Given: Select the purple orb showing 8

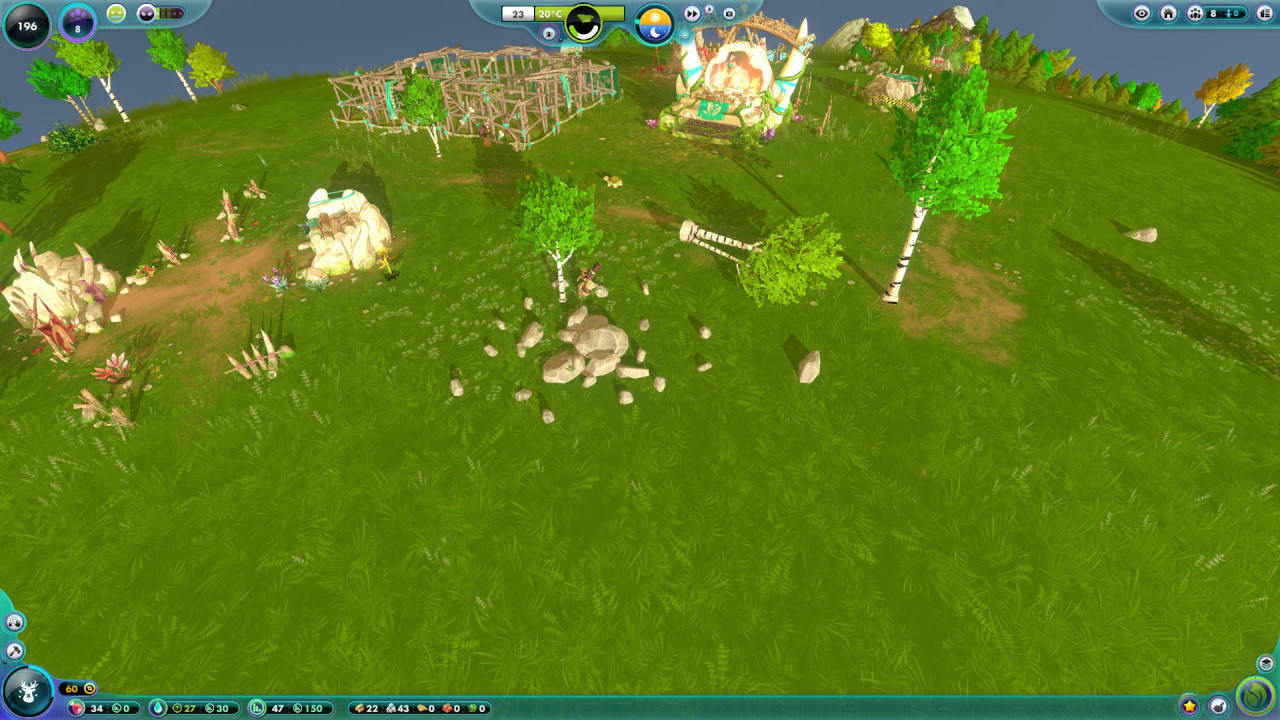Looking at the screenshot, I should (77, 23).
